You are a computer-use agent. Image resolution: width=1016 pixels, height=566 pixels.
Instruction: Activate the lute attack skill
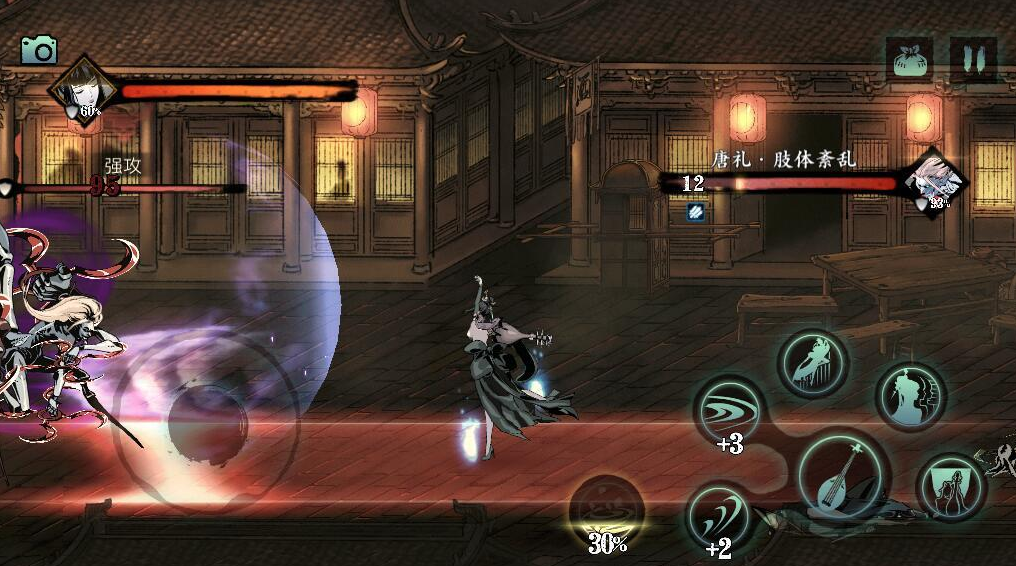coord(841,478)
